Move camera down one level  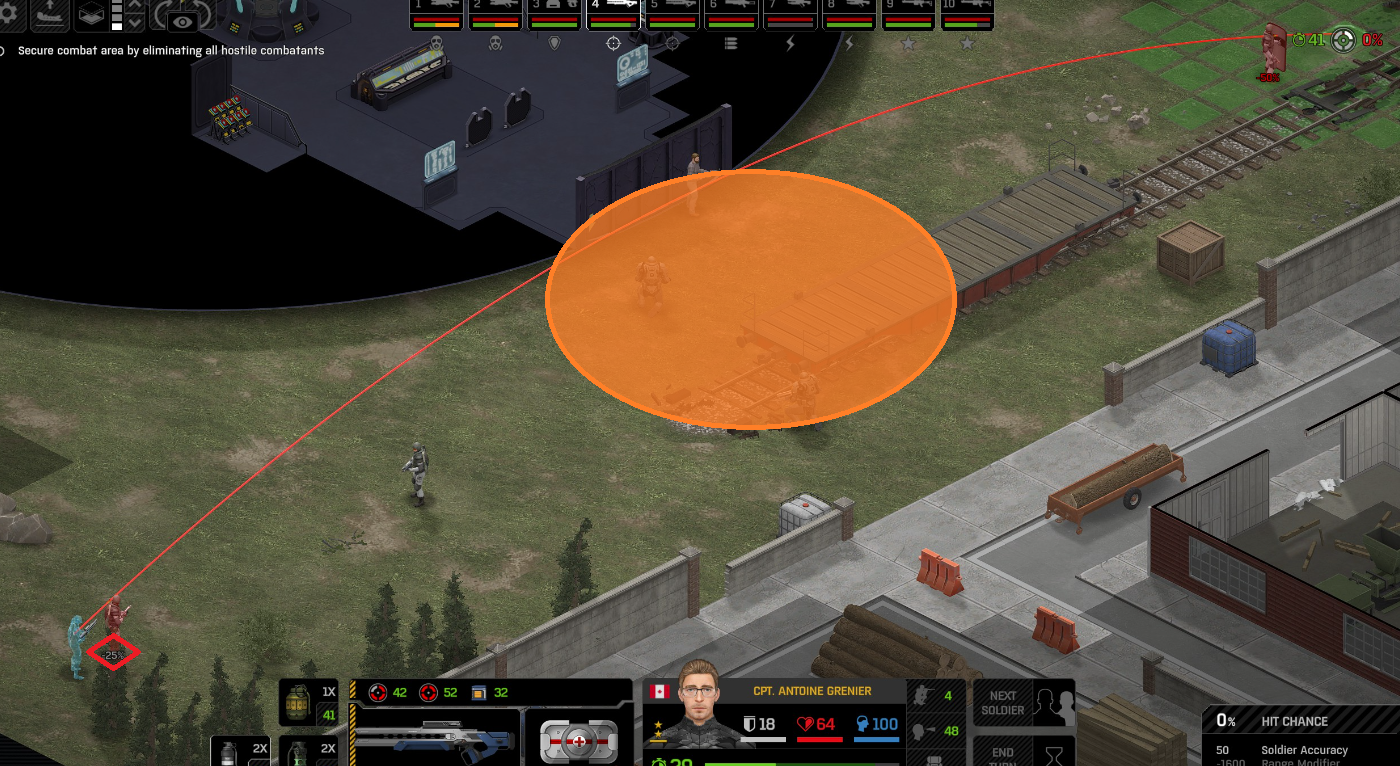pos(136,21)
